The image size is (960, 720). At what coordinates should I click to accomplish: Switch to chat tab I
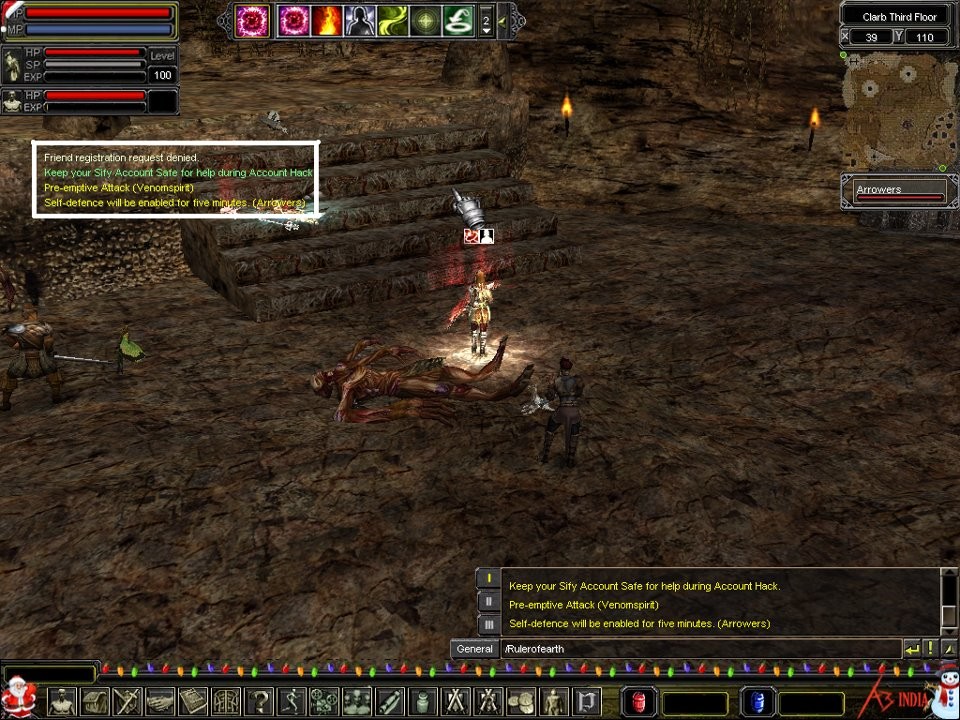click(x=488, y=578)
